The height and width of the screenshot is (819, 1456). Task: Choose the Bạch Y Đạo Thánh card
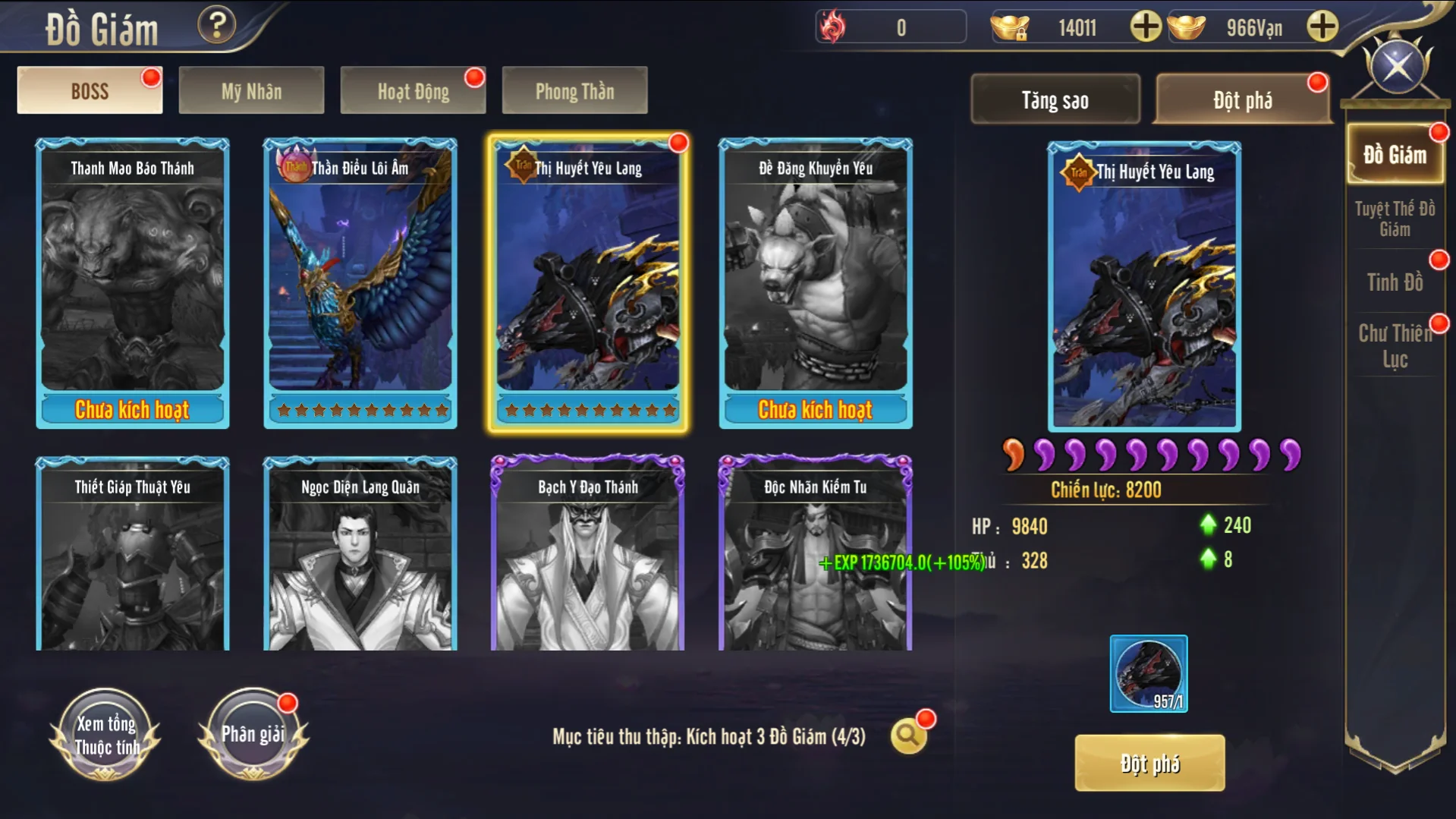click(x=588, y=554)
